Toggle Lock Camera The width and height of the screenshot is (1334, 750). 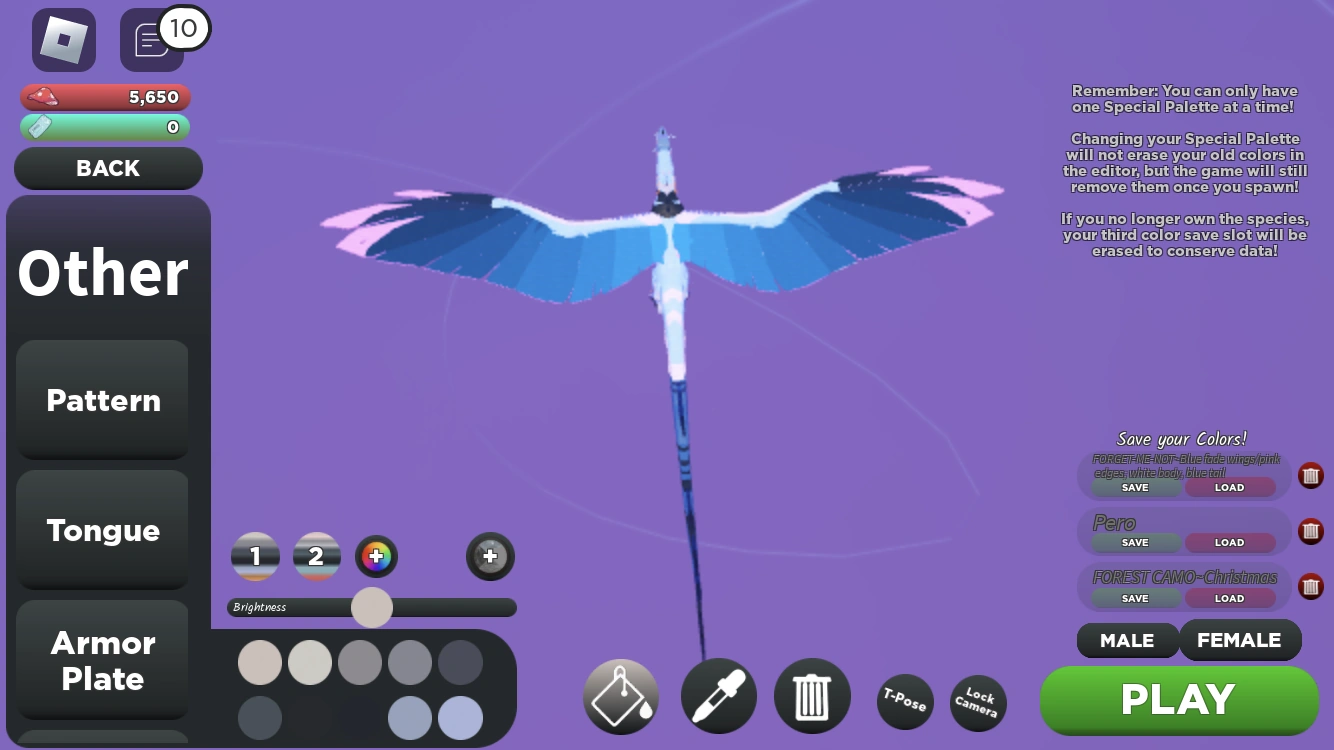[977, 704]
